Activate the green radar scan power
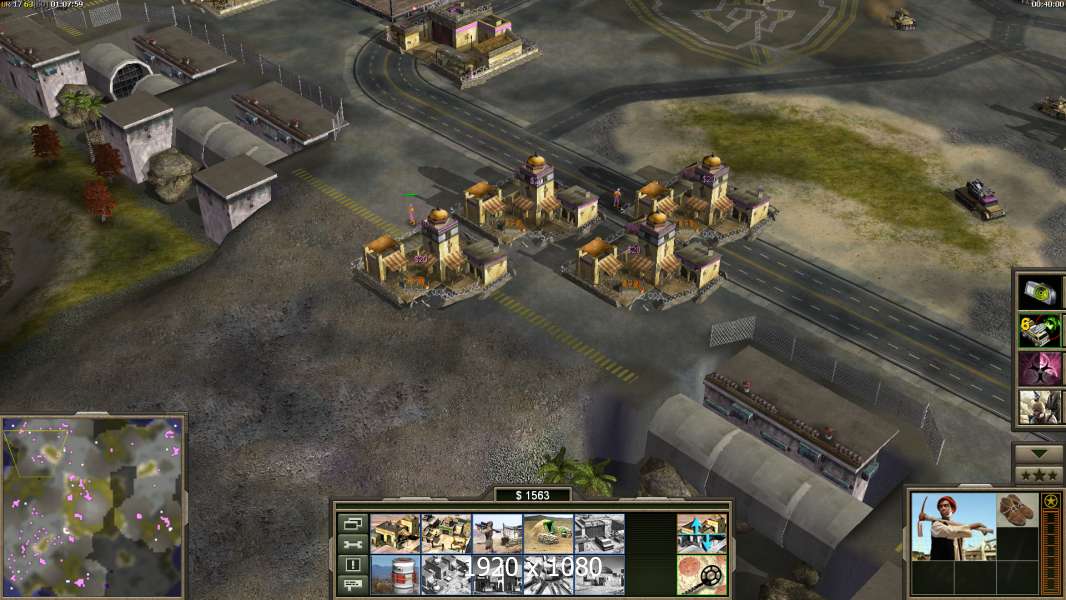The height and width of the screenshot is (600, 1066). [1040, 292]
